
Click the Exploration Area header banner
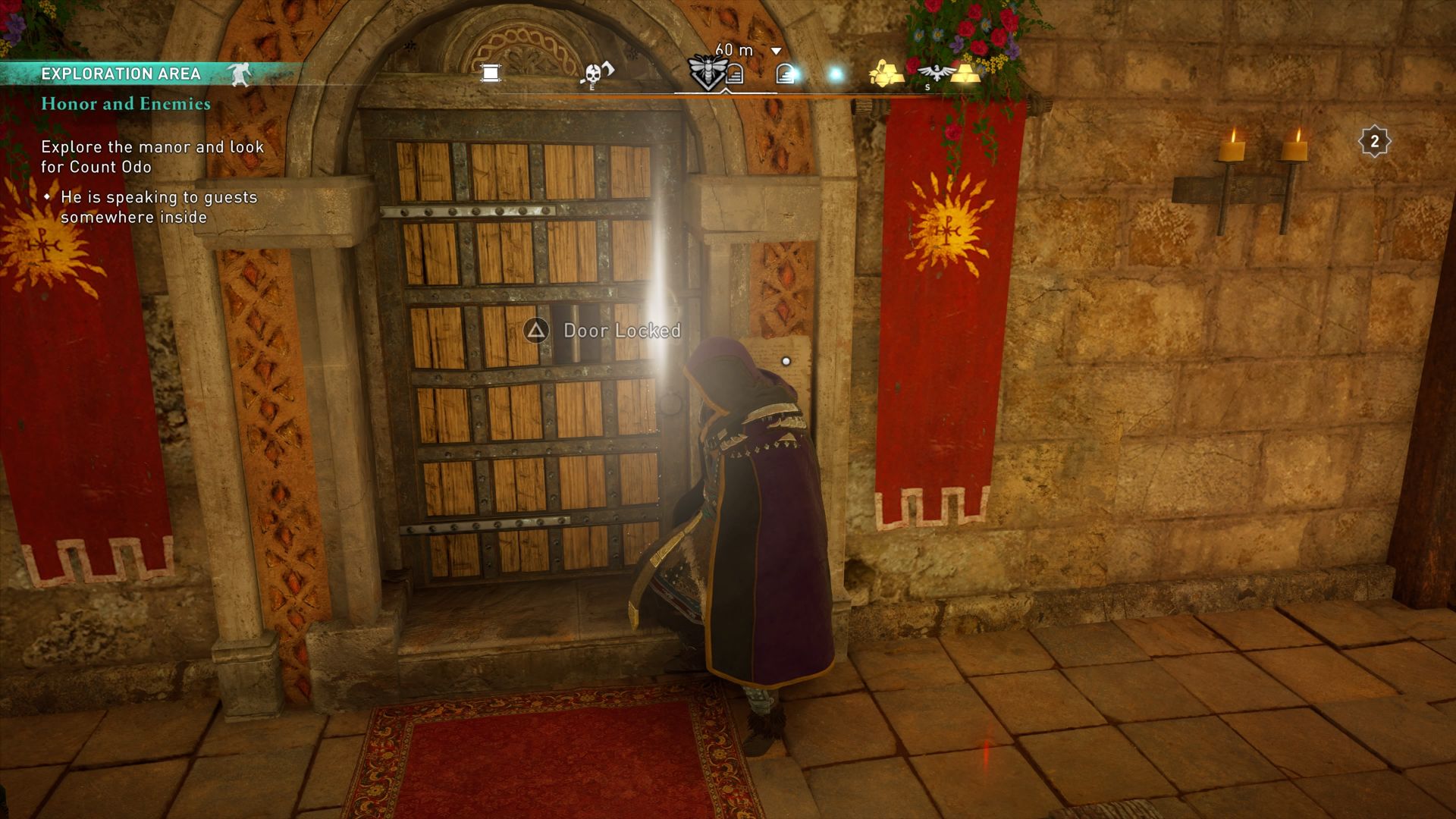pyautogui.click(x=121, y=74)
